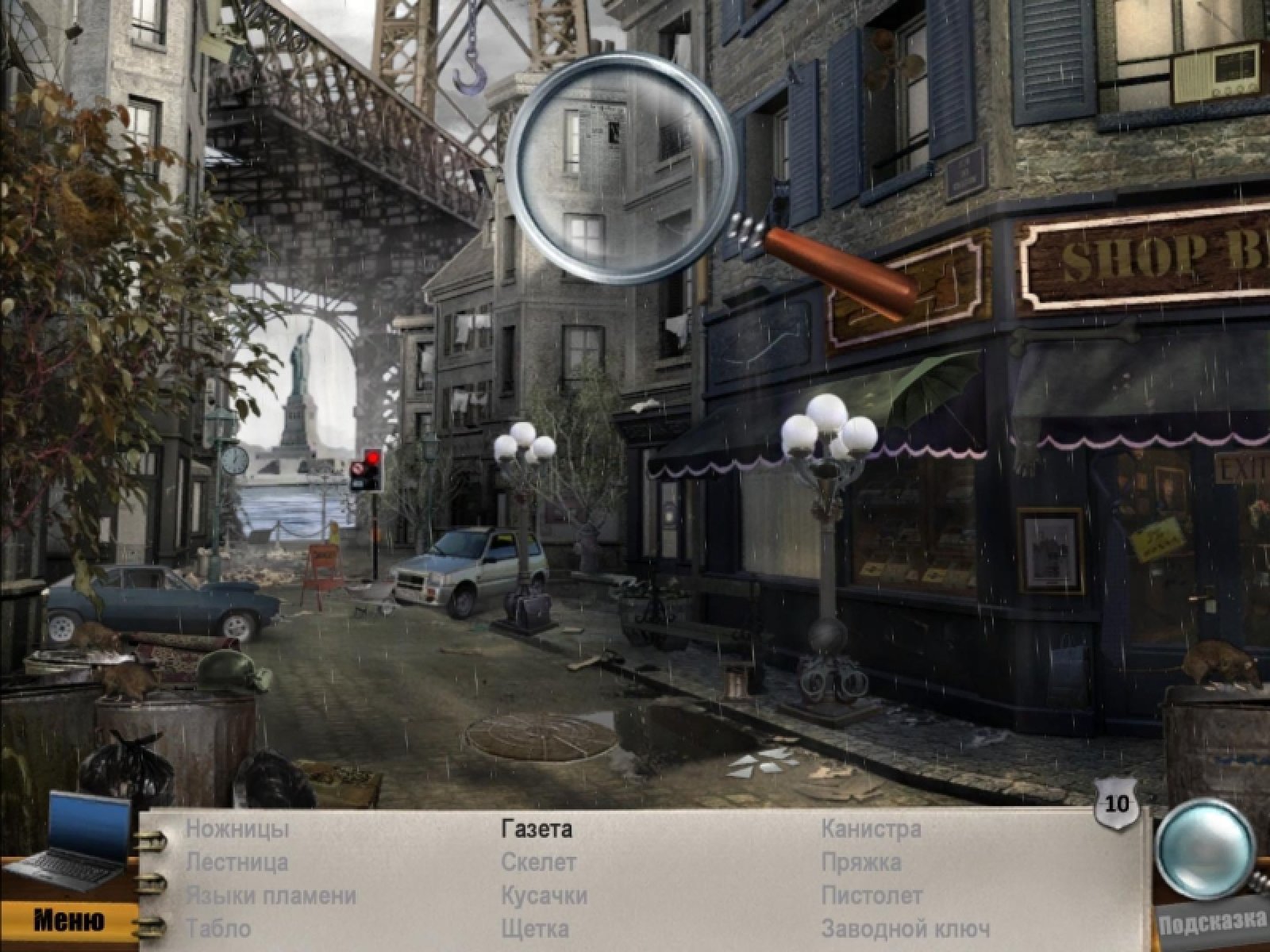Image resolution: width=1270 pixels, height=952 pixels.
Task: Pick Языки пламени in the item list
Action: (x=271, y=896)
